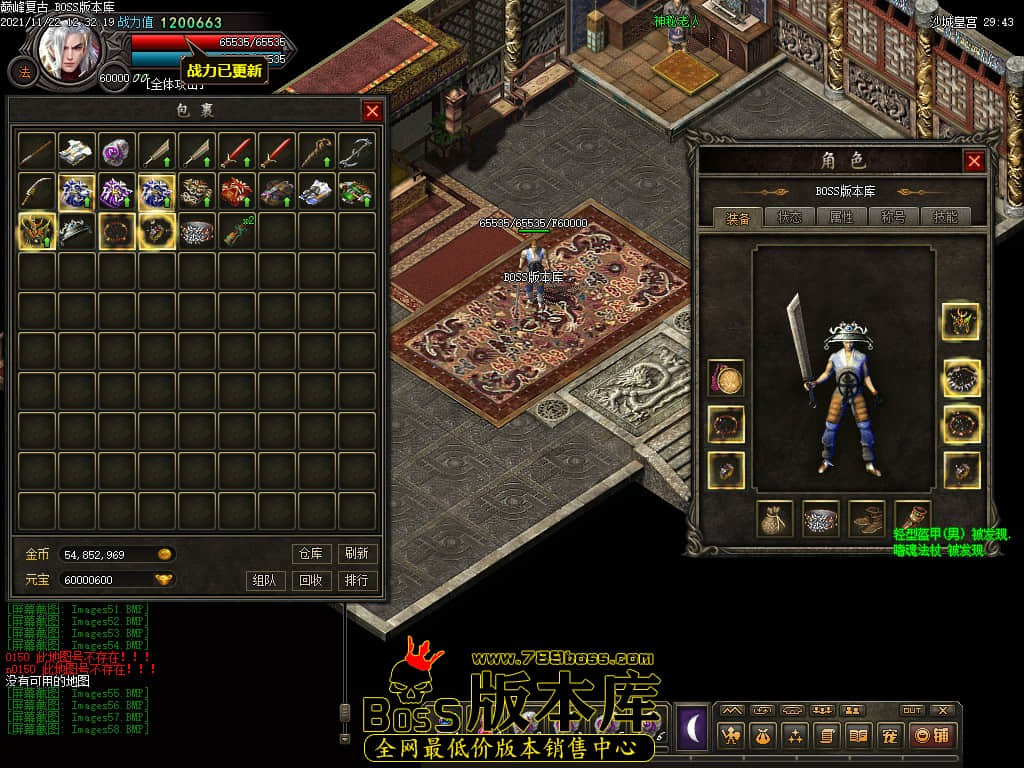Open the 组队 team button

tap(264, 580)
